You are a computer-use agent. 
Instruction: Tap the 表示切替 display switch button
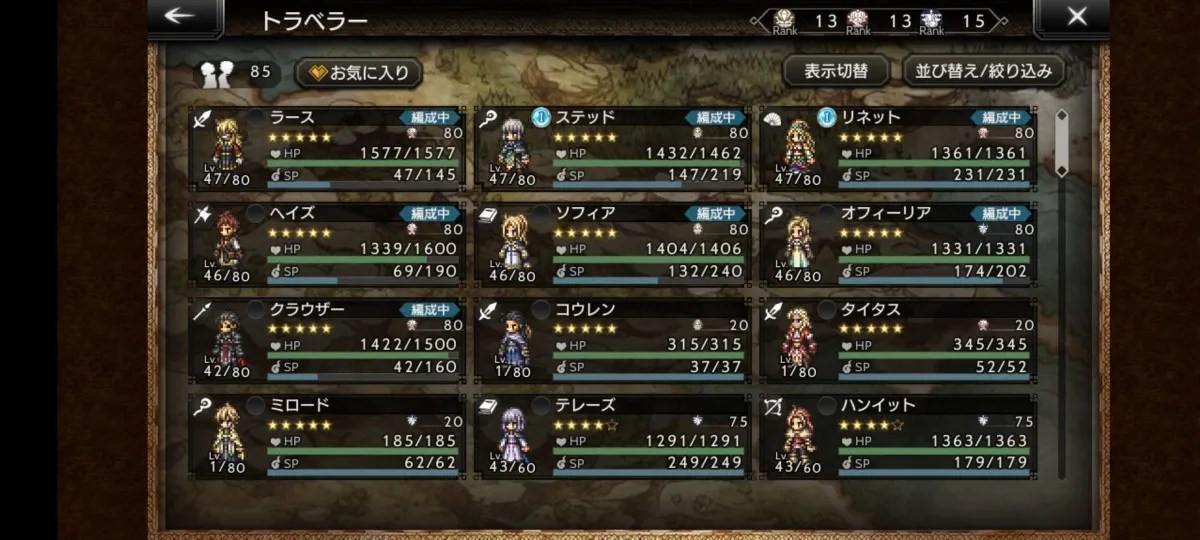coord(836,71)
